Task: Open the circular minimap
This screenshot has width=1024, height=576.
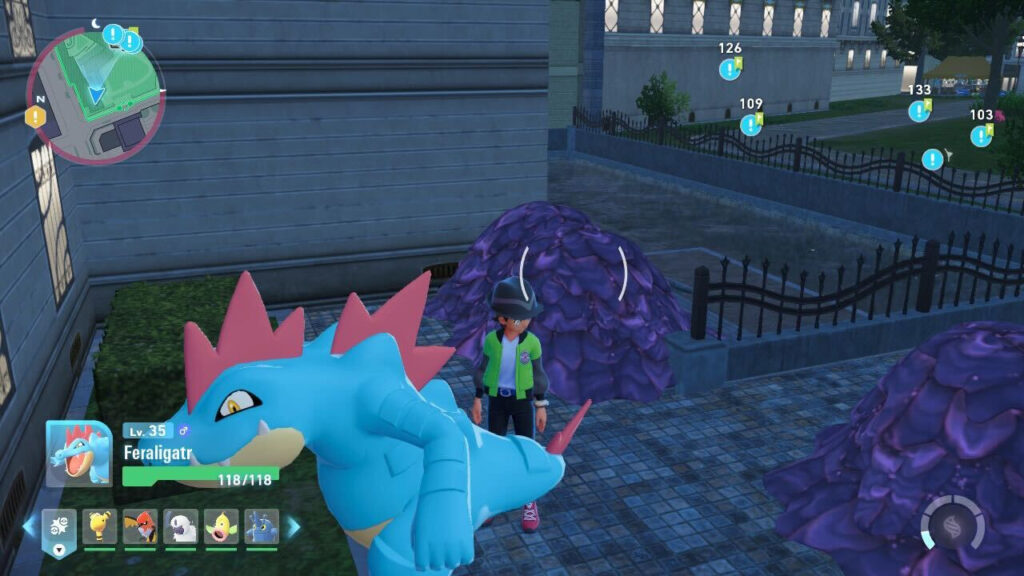Action: 95,95
